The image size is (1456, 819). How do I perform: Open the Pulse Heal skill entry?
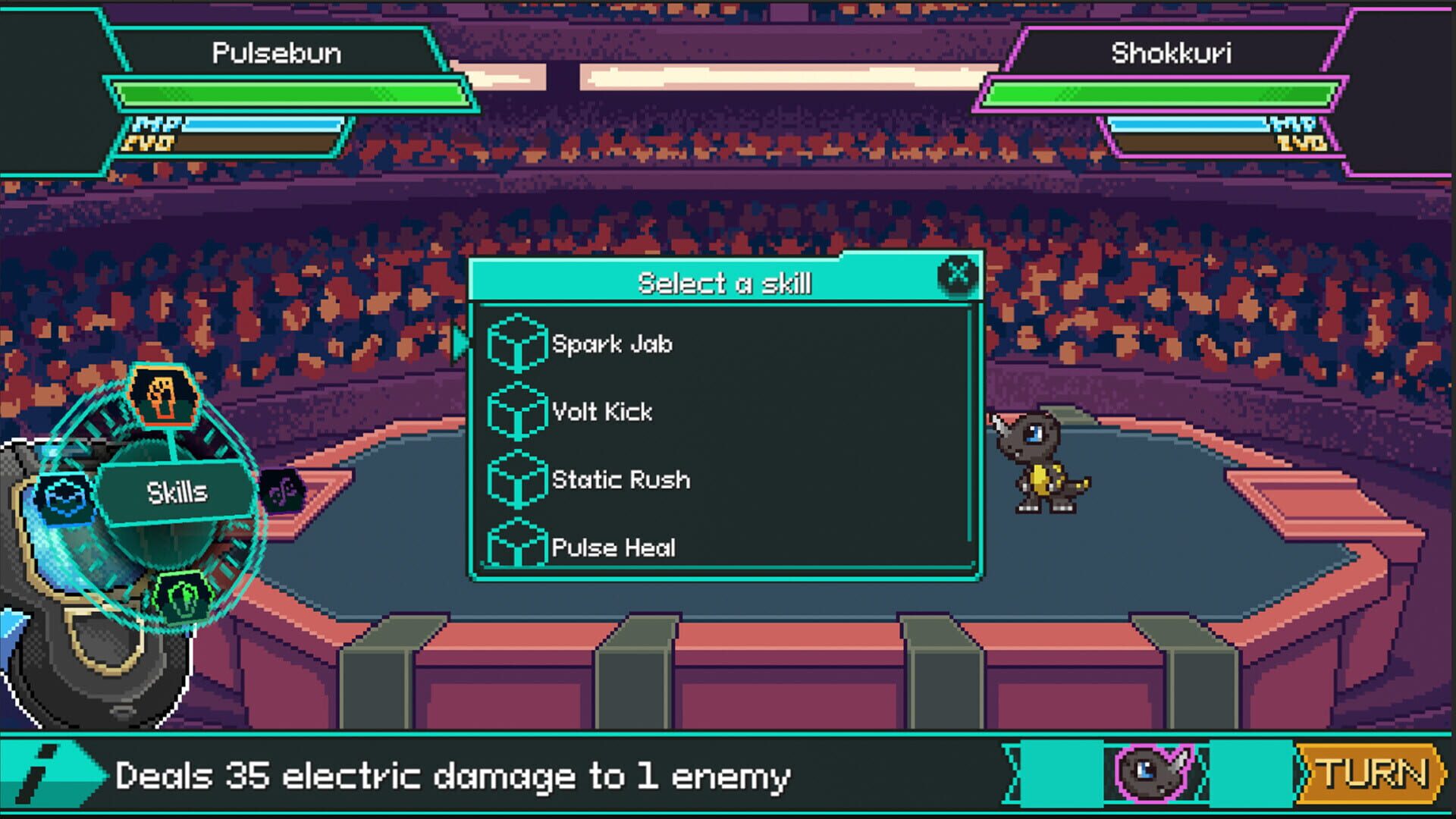tap(614, 548)
